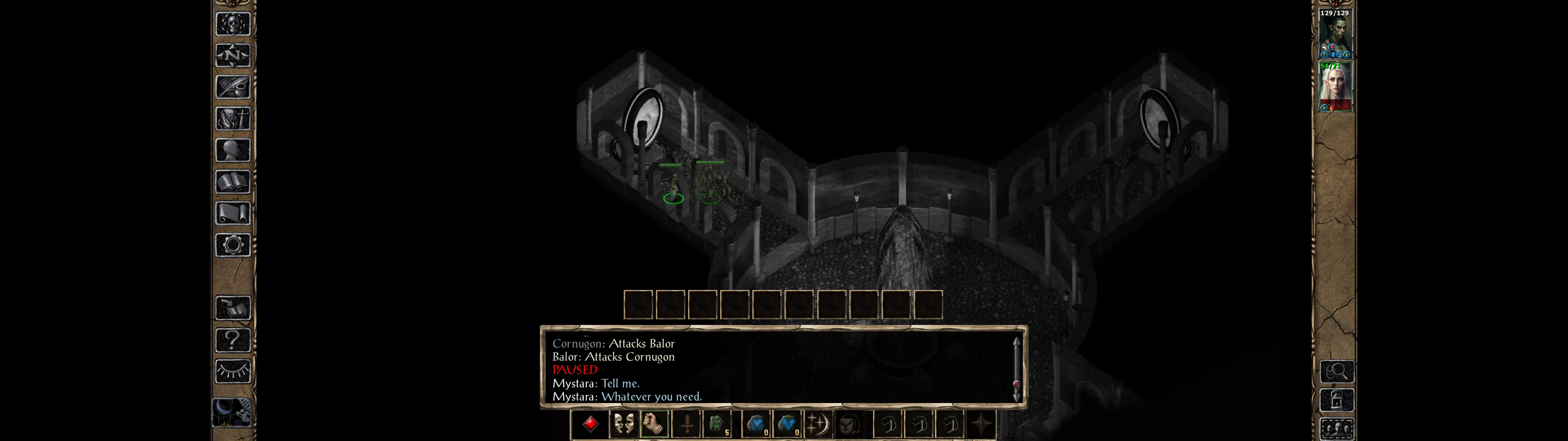1568x441 pixels.
Task: Open the priest scroll from the sidebar
Action: coord(232,213)
